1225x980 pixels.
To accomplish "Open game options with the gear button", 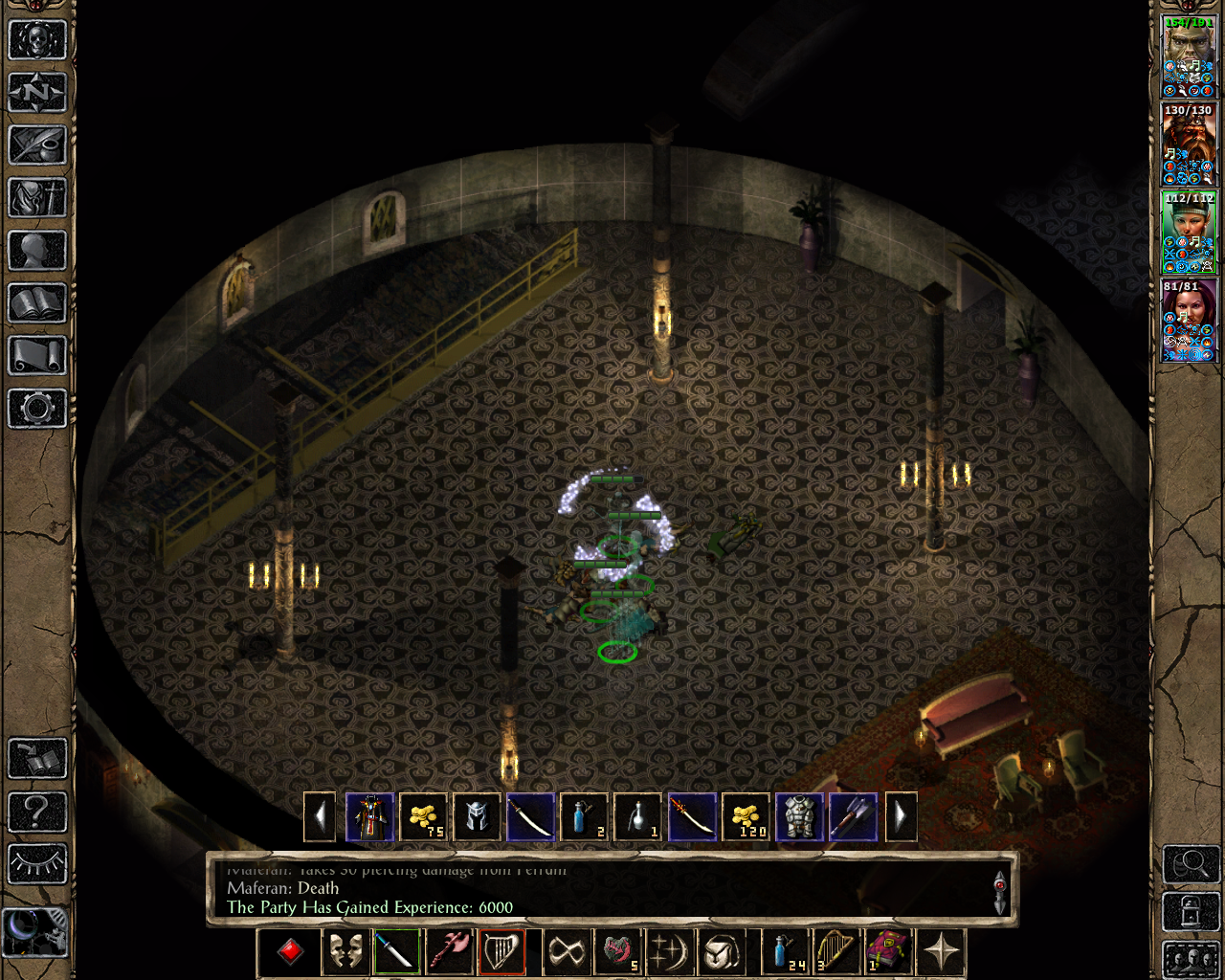I will click(x=37, y=409).
